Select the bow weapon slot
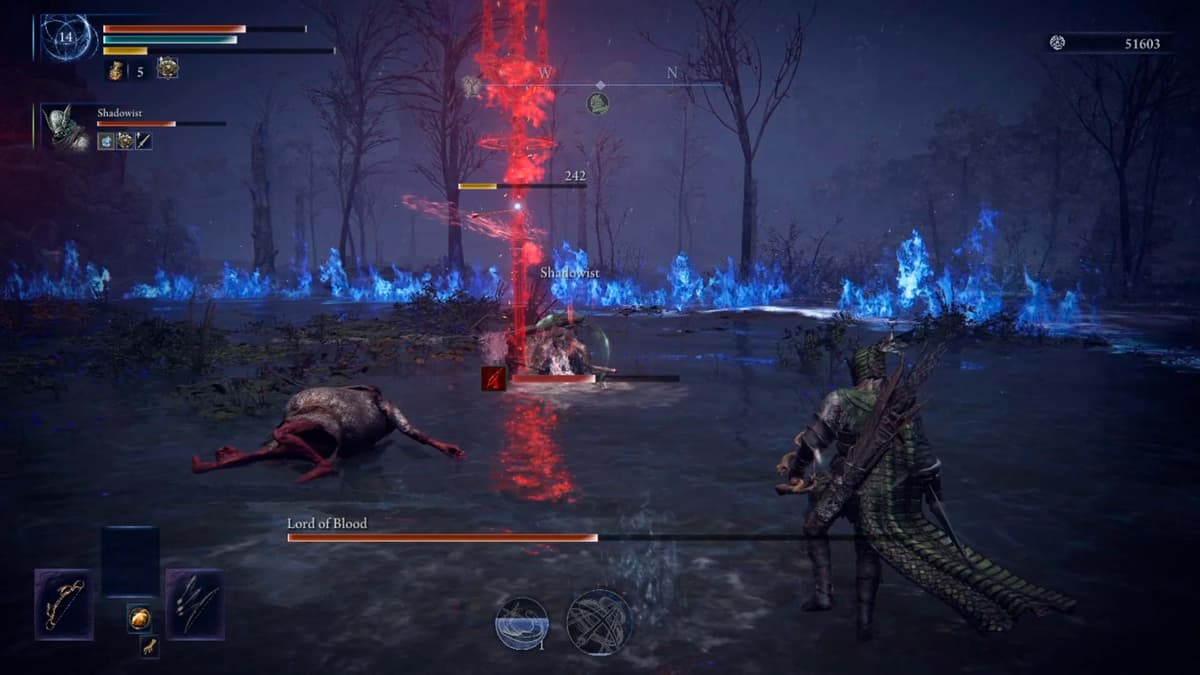This screenshot has height=675, width=1200. [63, 603]
